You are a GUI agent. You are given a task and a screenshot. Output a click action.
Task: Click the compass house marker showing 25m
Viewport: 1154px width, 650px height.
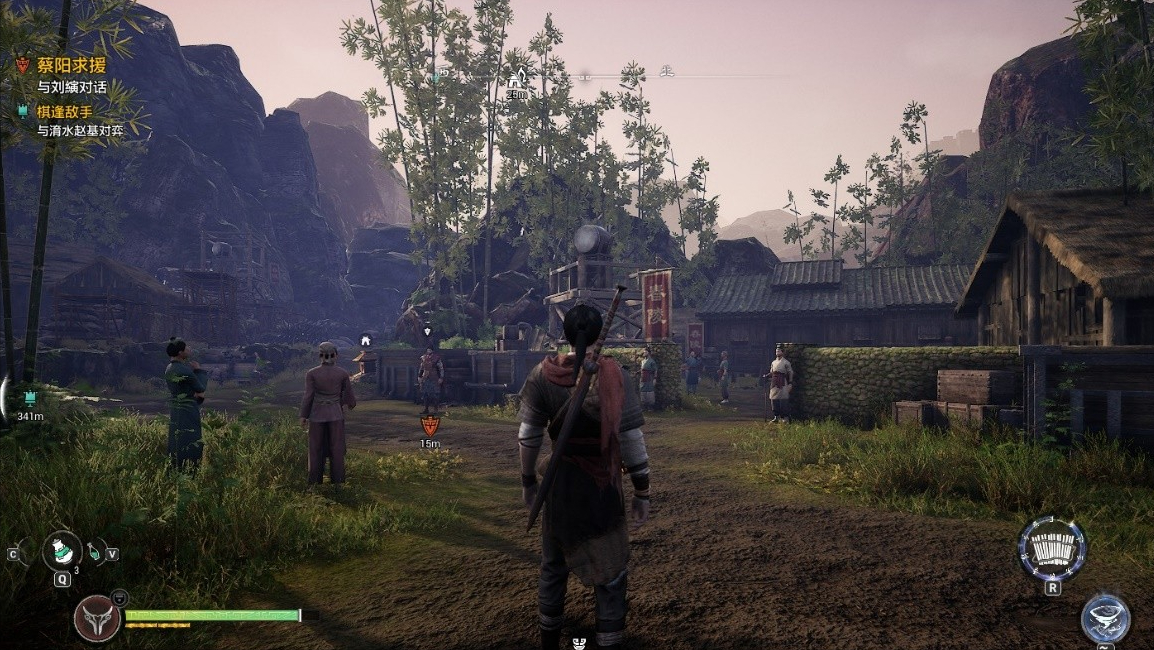point(516,79)
